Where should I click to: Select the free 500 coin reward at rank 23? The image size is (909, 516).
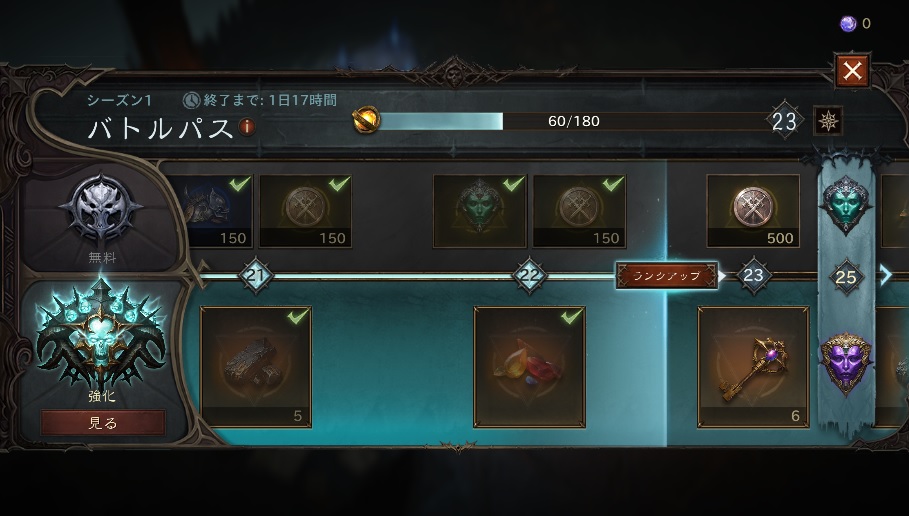pos(753,211)
